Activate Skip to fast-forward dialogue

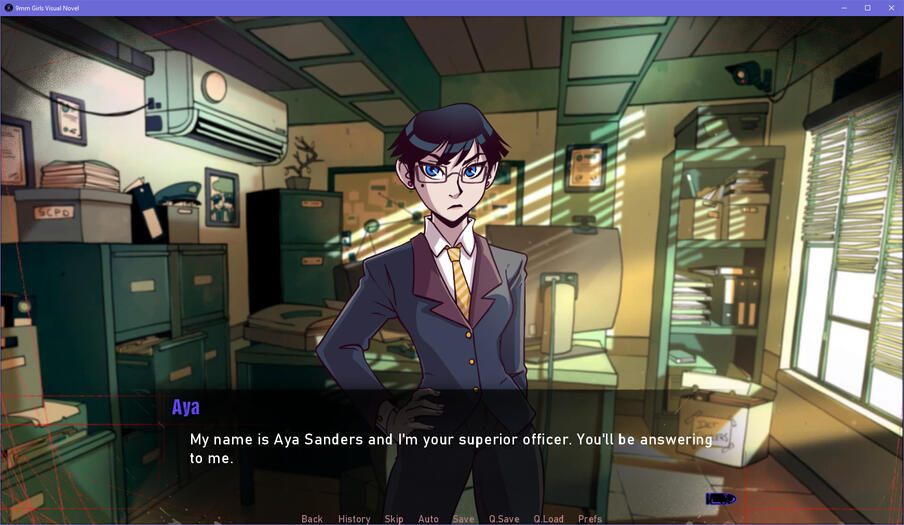394,519
